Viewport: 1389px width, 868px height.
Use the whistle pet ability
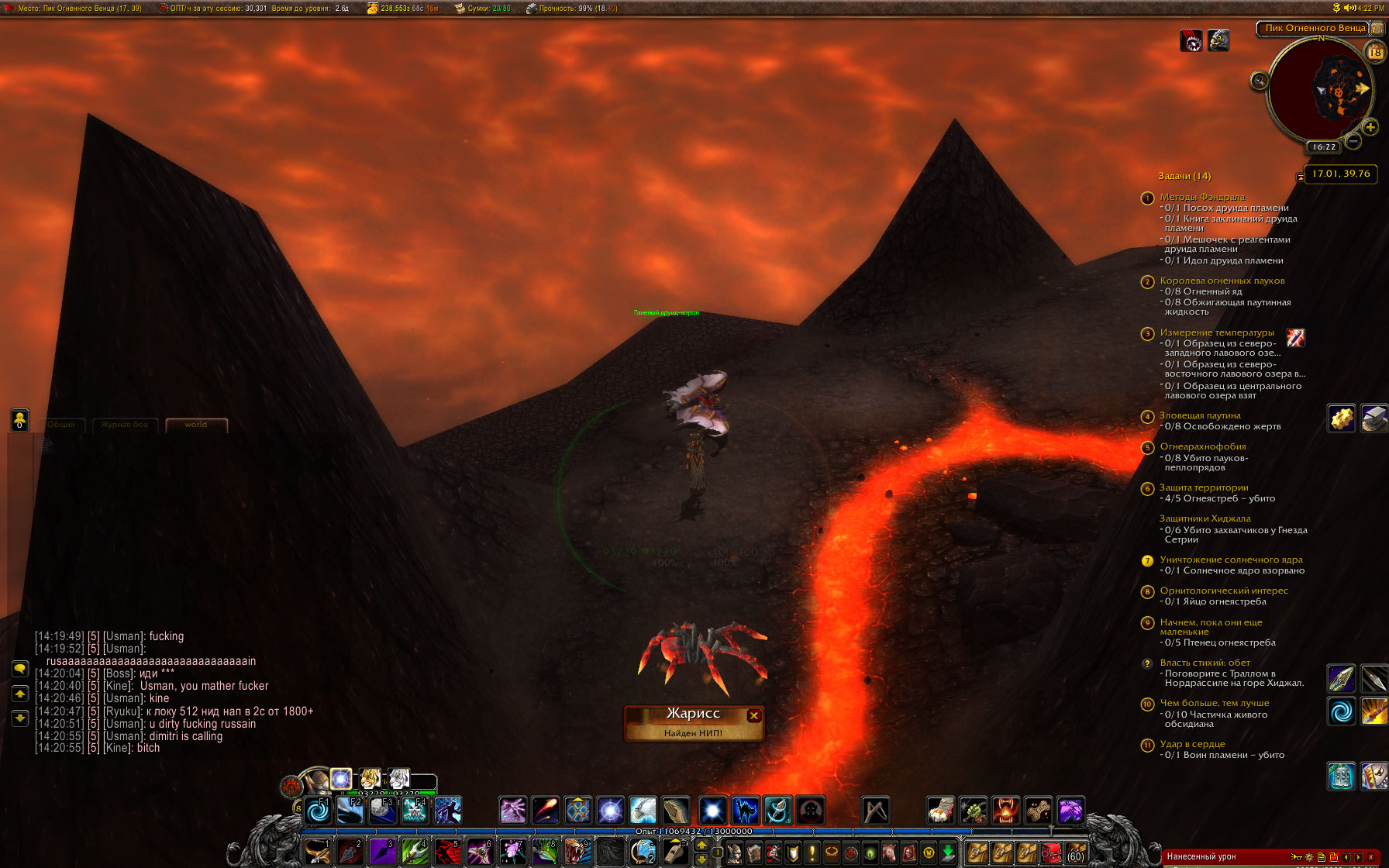point(674,852)
